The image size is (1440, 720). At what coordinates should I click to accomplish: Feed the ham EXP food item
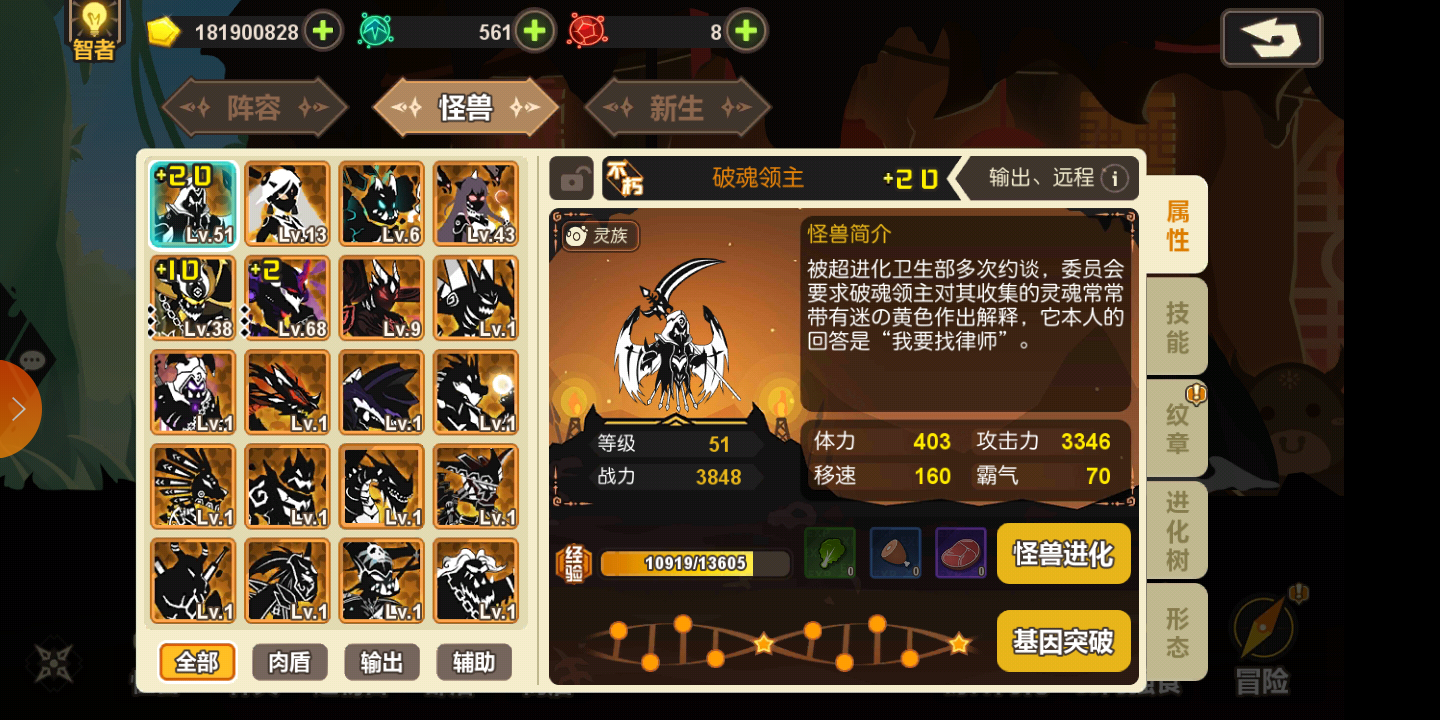(895, 553)
